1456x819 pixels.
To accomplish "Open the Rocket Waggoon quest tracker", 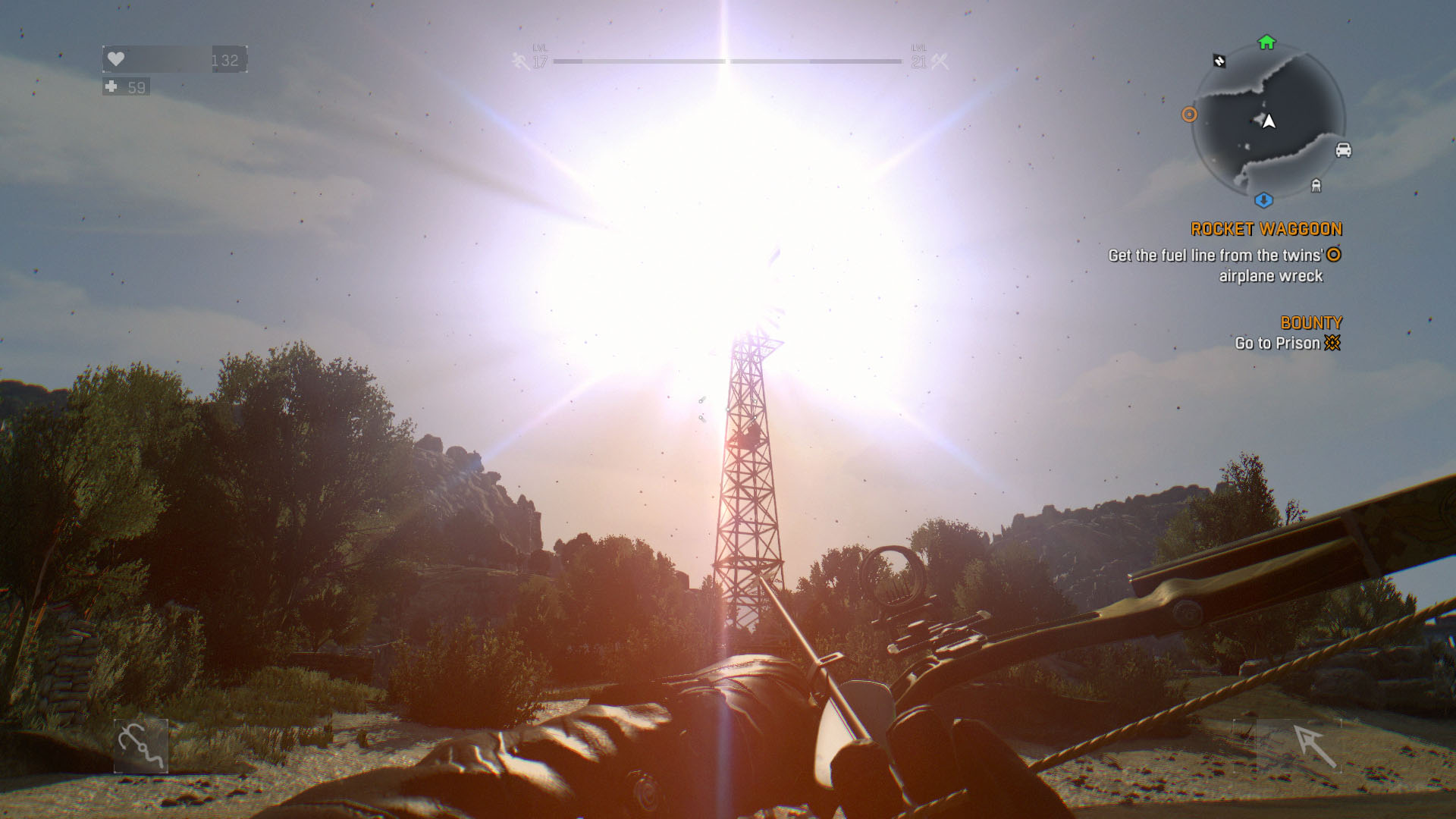I will point(1266,229).
